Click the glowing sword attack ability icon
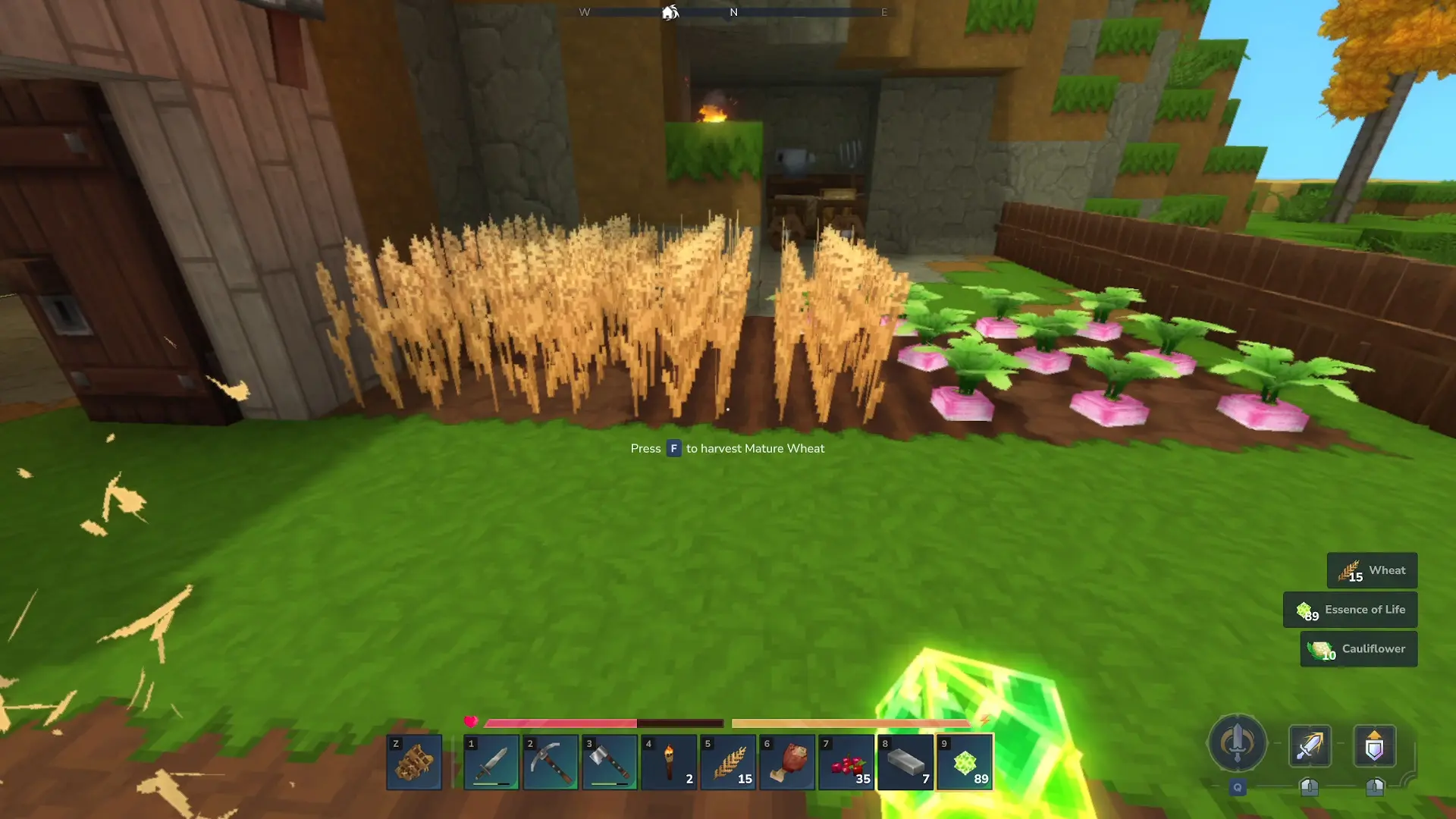1456x819 pixels. click(x=1310, y=746)
